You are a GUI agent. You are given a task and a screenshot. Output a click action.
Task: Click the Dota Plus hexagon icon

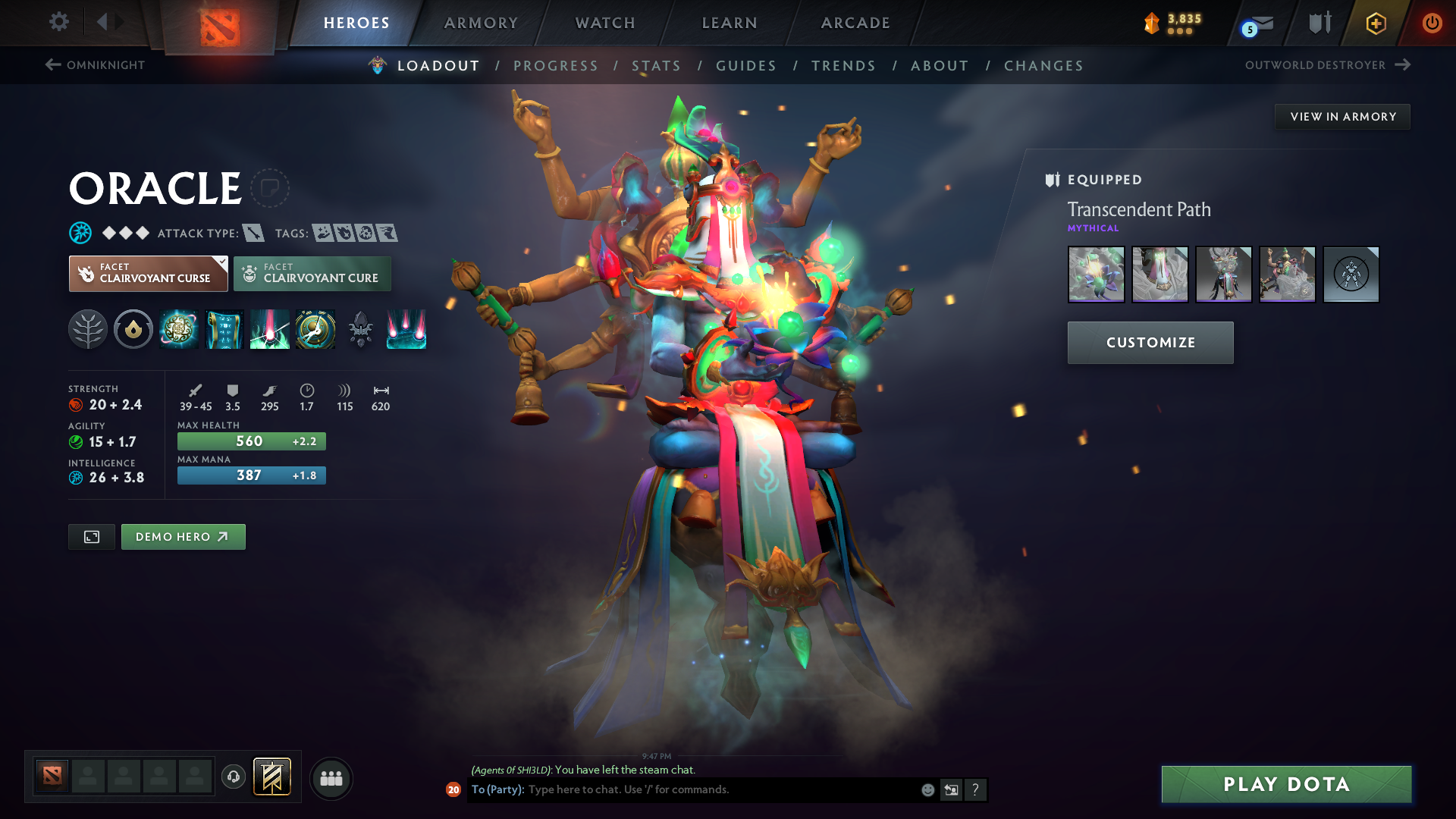pyautogui.click(x=1375, y=24)
